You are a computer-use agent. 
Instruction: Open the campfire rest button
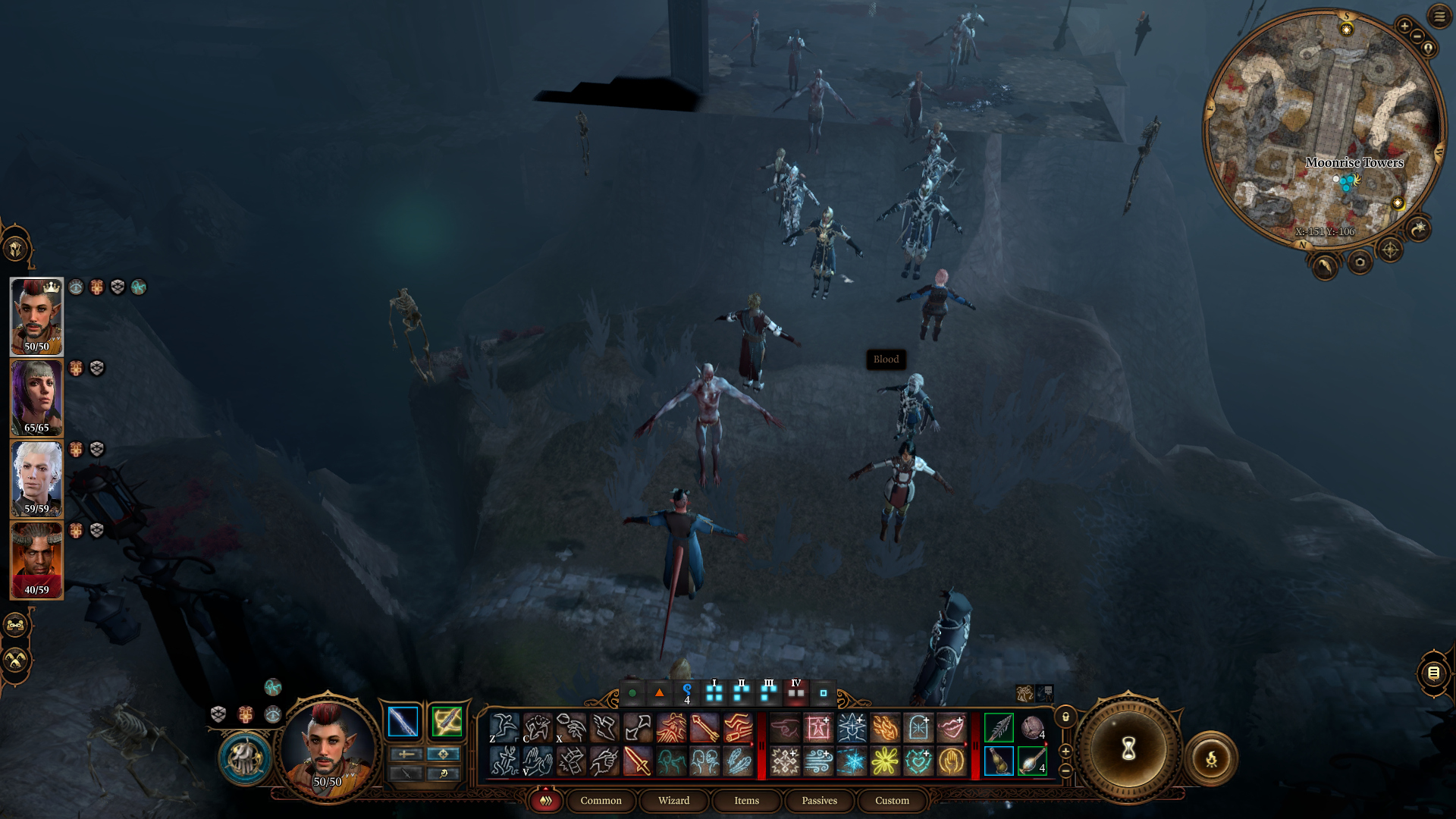click(1211, 758)
